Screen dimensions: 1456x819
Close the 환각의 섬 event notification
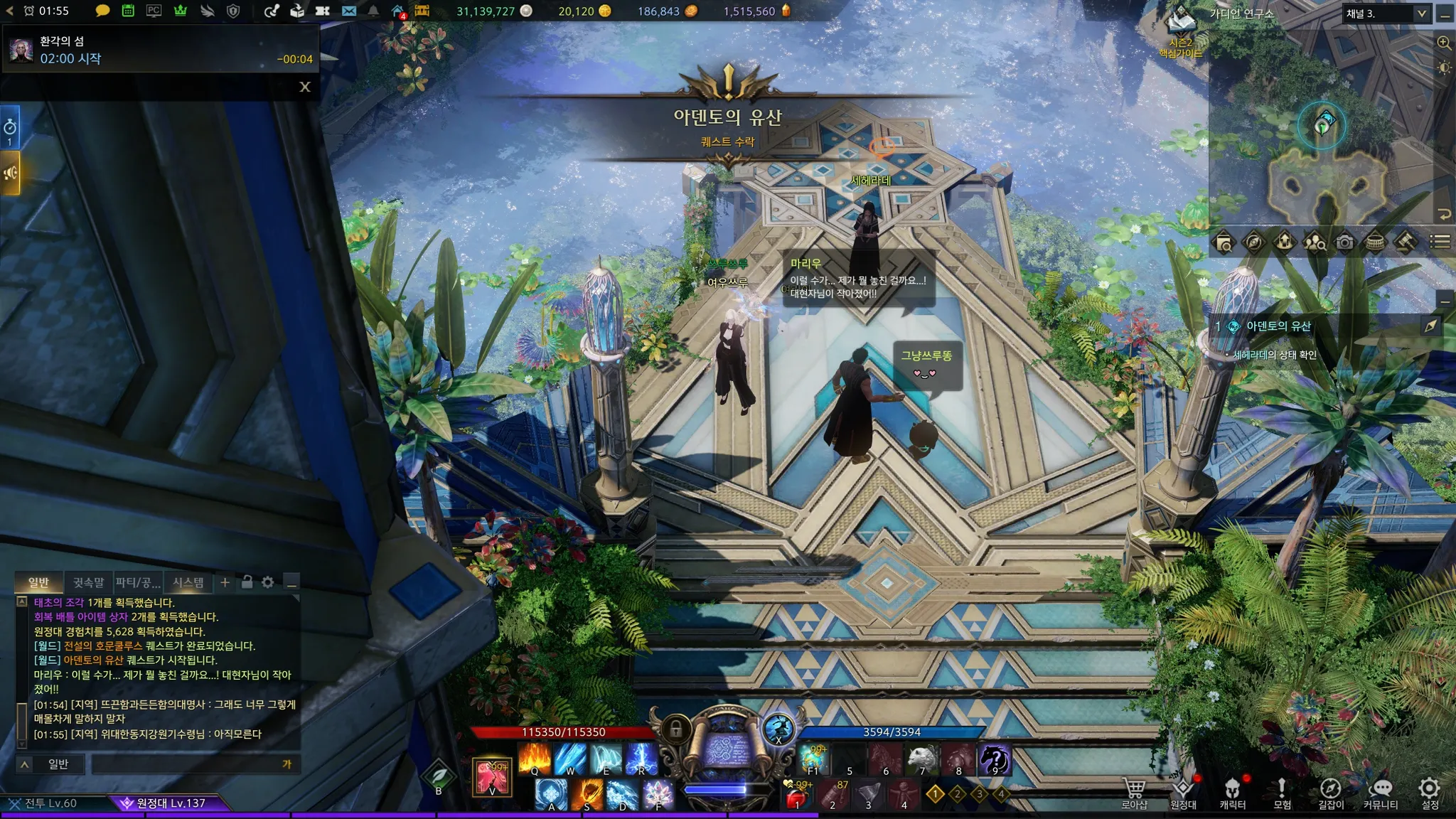pos(305,87)
